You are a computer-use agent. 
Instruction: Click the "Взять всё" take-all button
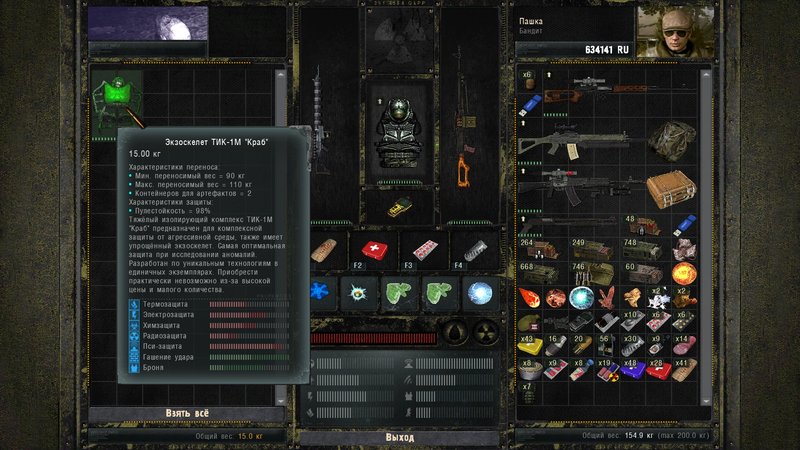188,415
